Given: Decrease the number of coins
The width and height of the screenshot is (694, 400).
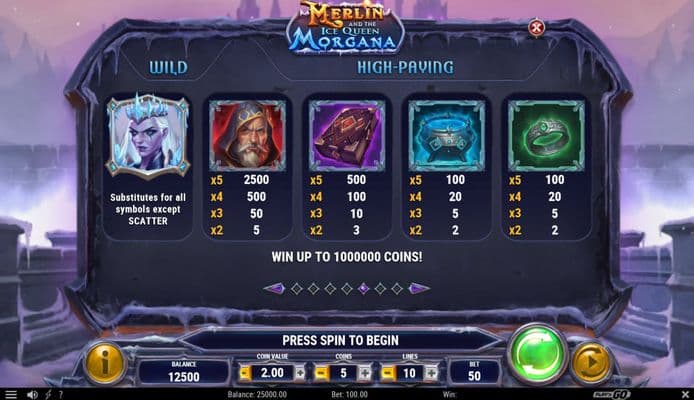Looking at the screenshot, I should click(319, 373).
